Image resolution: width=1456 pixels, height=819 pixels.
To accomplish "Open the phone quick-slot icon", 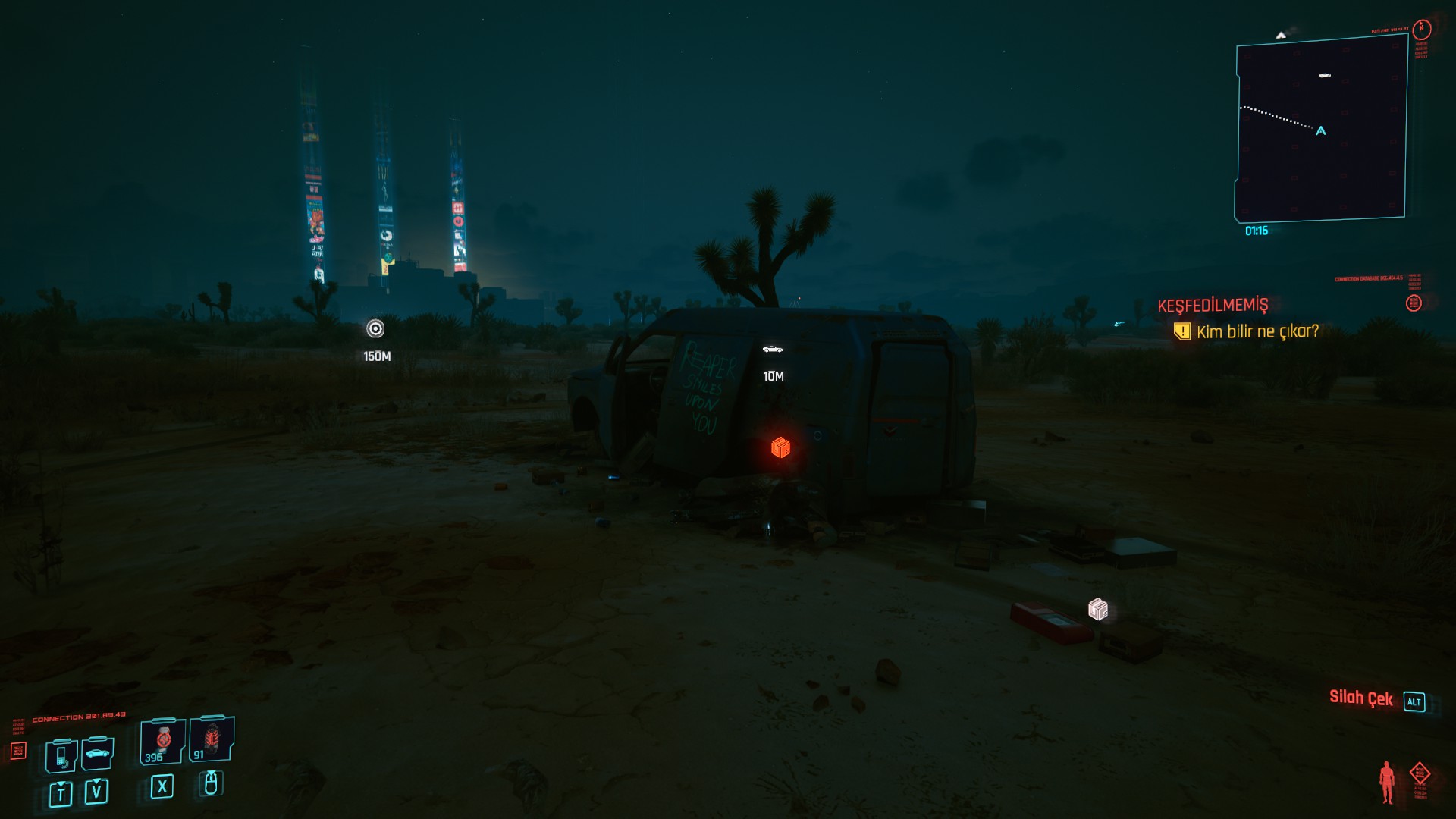I will [61, 755].
